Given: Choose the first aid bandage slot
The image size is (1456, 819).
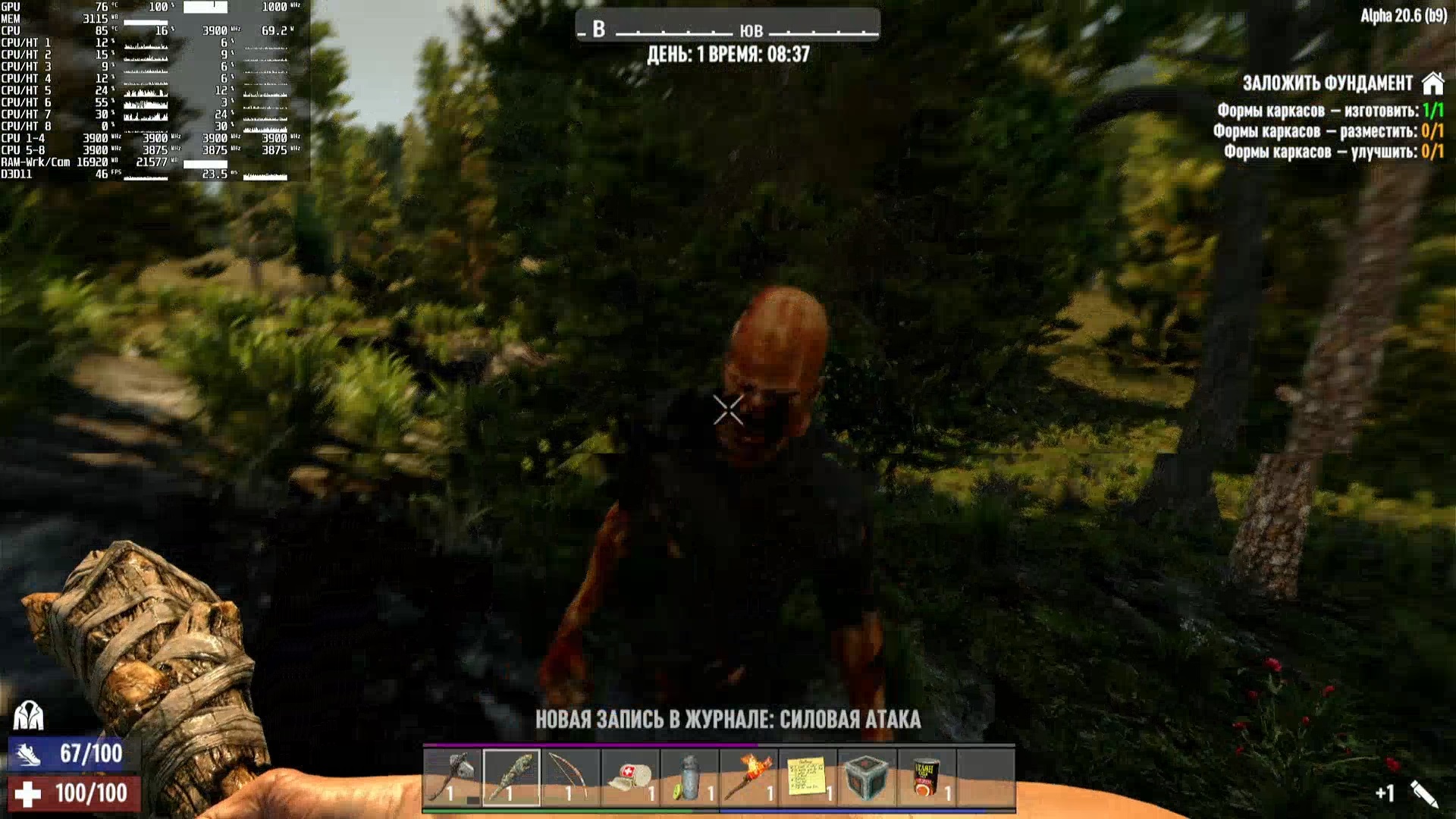Looking at the screenshot, I should pos(630,777).
